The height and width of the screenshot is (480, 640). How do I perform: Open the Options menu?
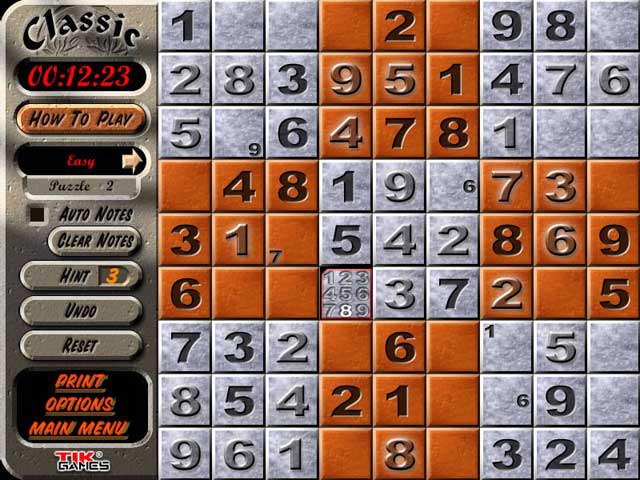tap(80, 405)
